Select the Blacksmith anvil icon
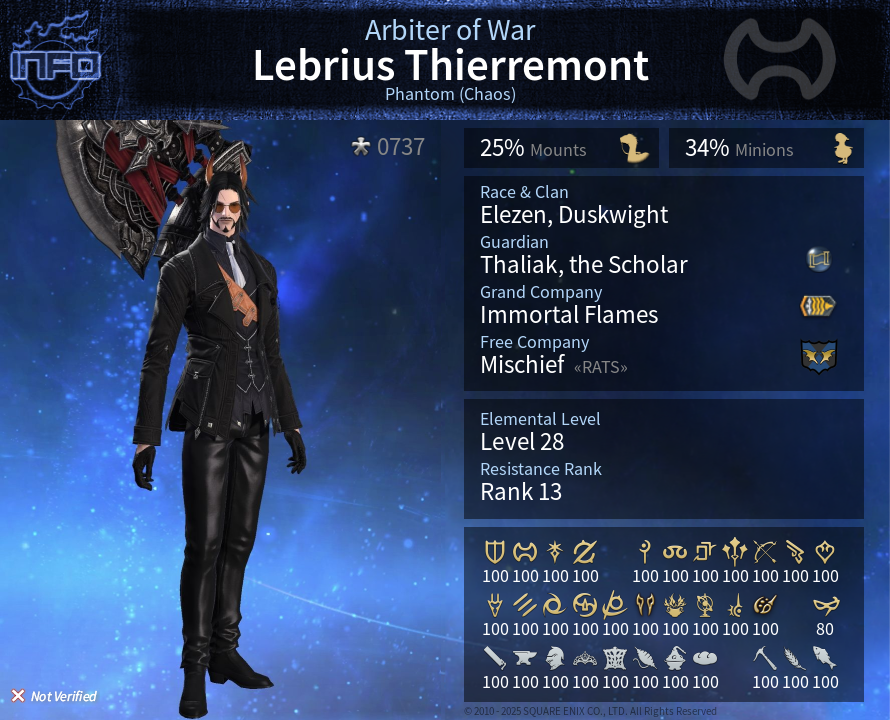 [525, 657]
